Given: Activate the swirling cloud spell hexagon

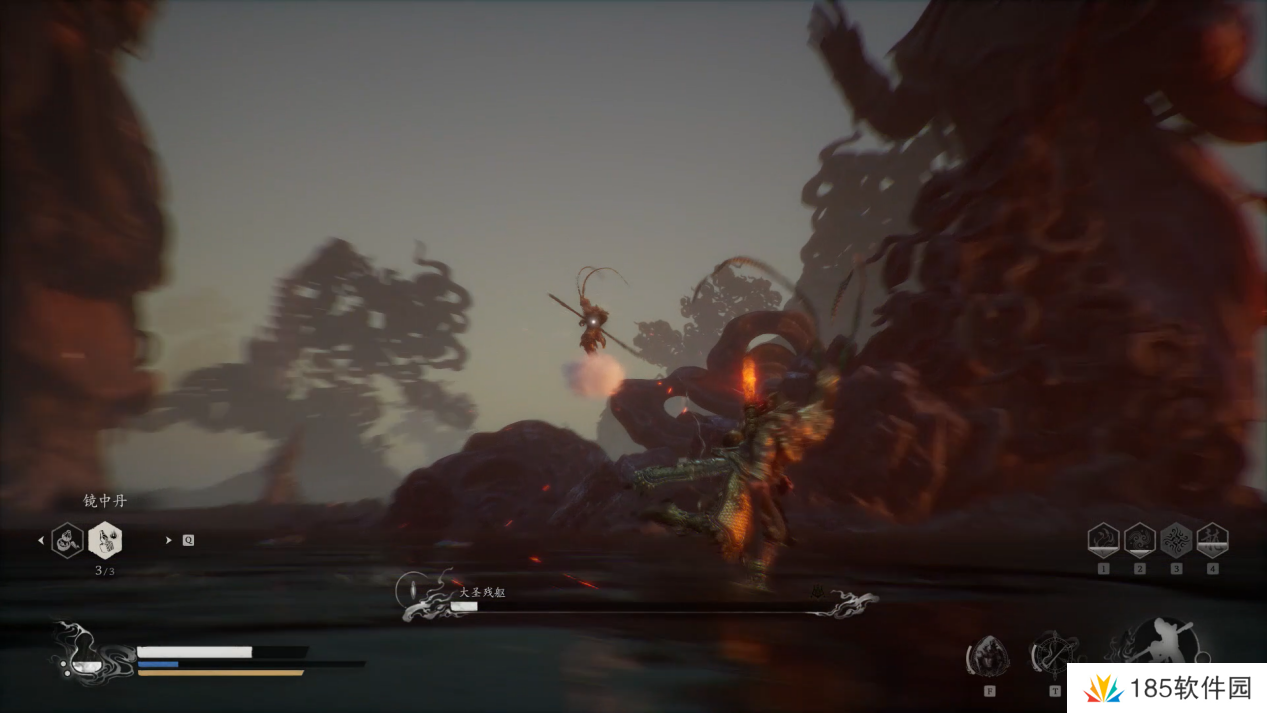Looking at the screenshot, I should 1139,540.
